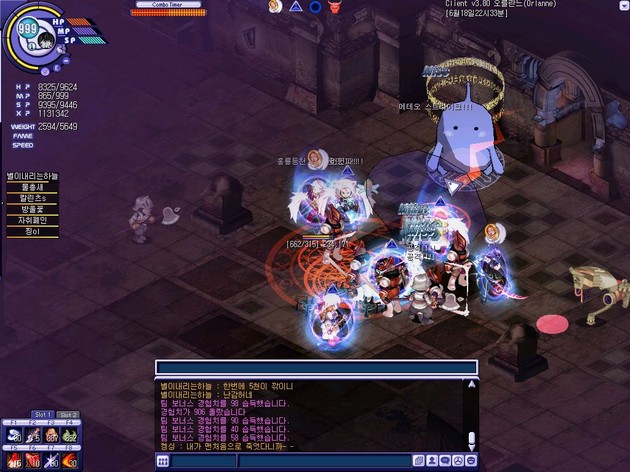Use the F1 blue swirl hotbar item
Image resolution: width=630 pixels, height=472 pixels.
pyautogui.click(x=13, y=434)
